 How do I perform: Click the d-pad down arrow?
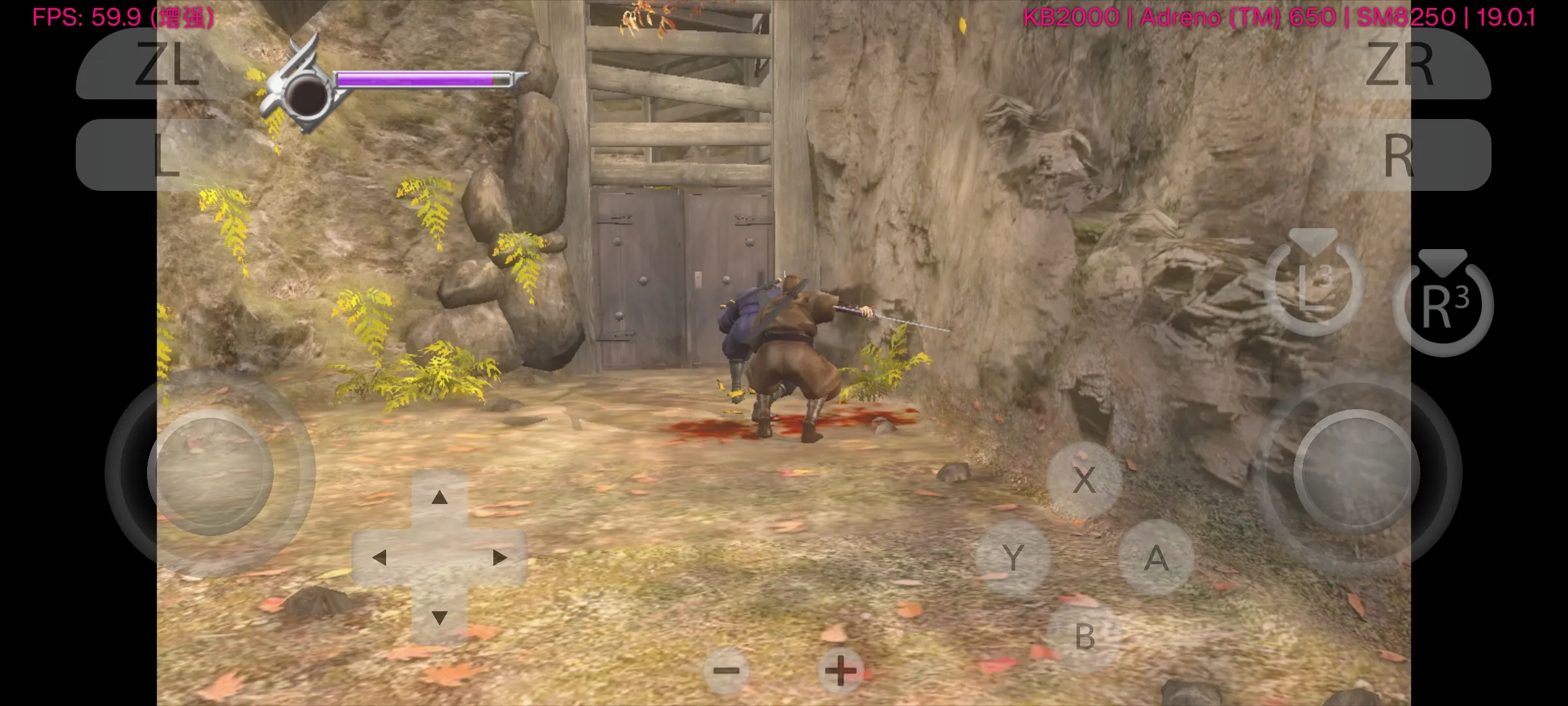pos(440,617)
